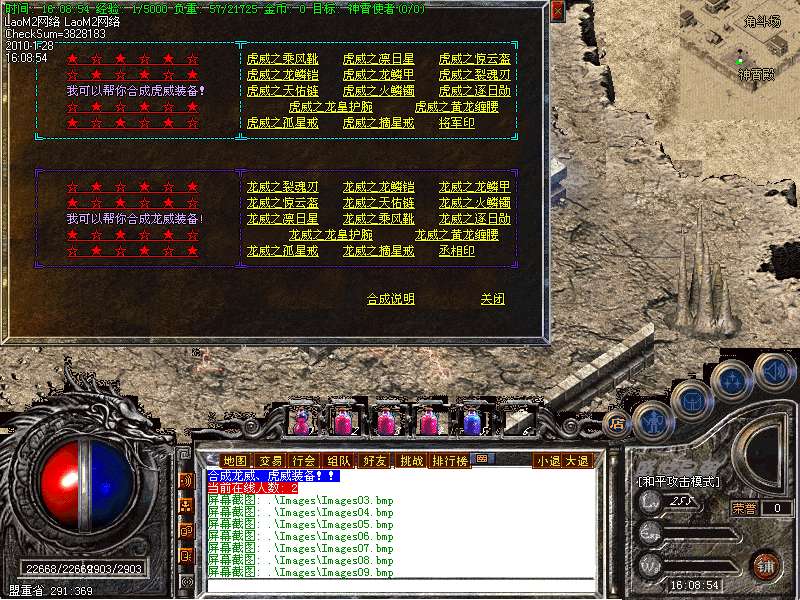The height and width of the screenshot is (600, 800).
Task: Open the 合成说明 synthesis instructions
Action: (390, 299)
